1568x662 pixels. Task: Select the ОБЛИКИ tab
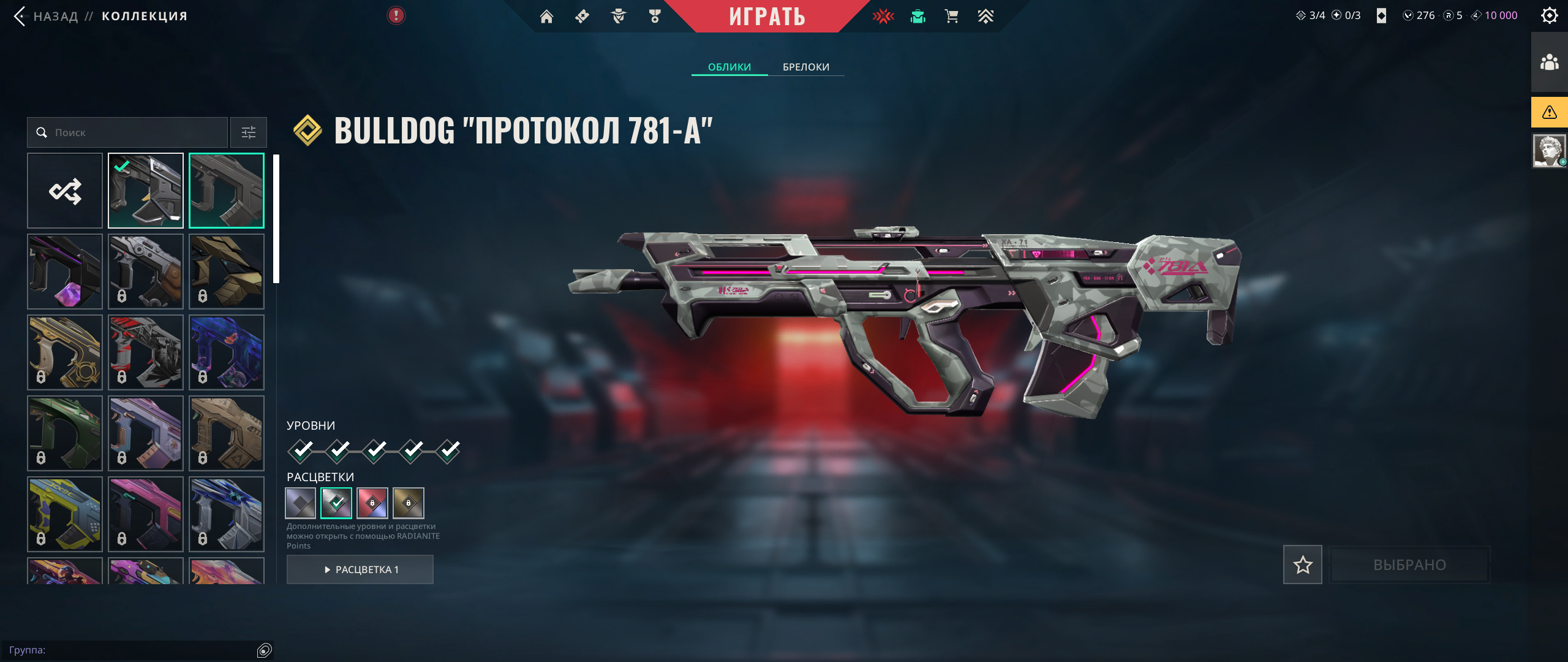729,67
